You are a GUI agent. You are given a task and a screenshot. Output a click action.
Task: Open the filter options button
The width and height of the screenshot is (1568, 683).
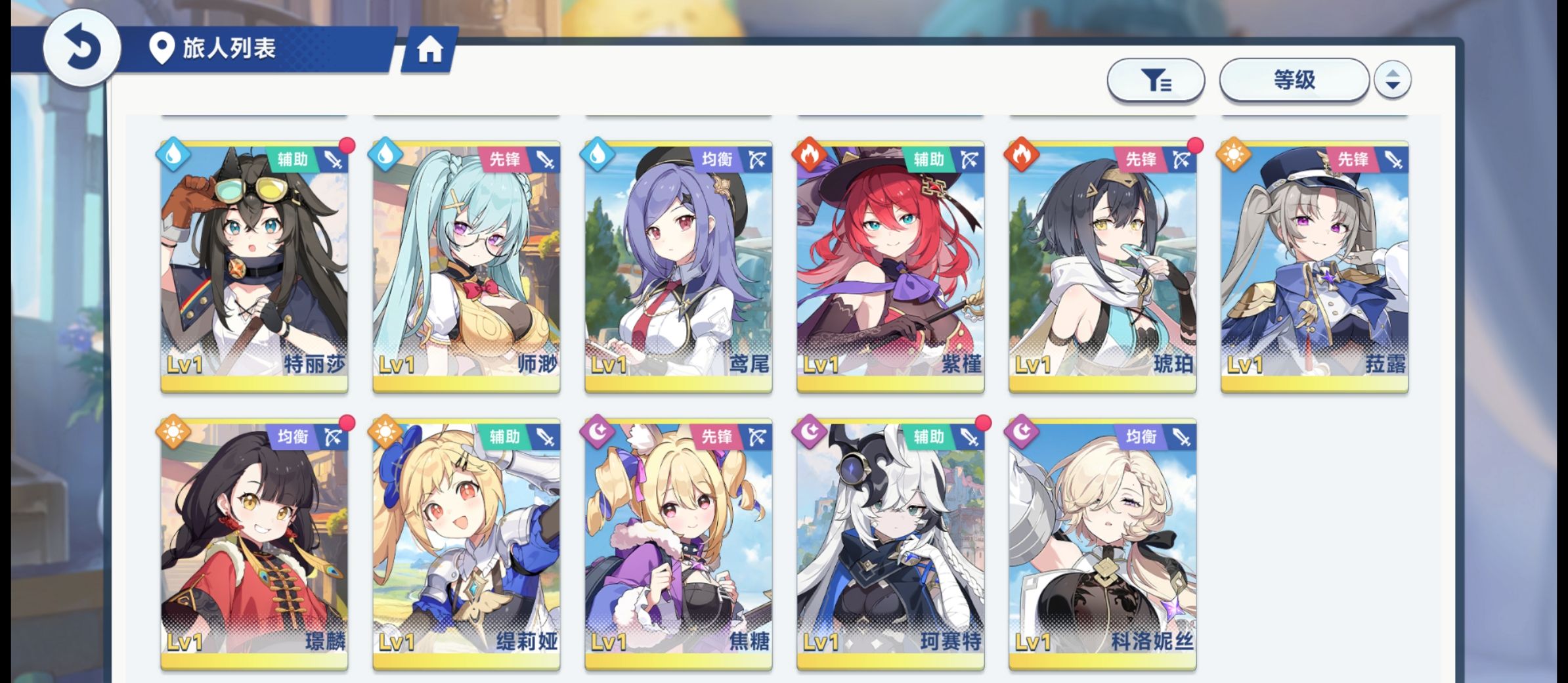[x=1156, y=80]
